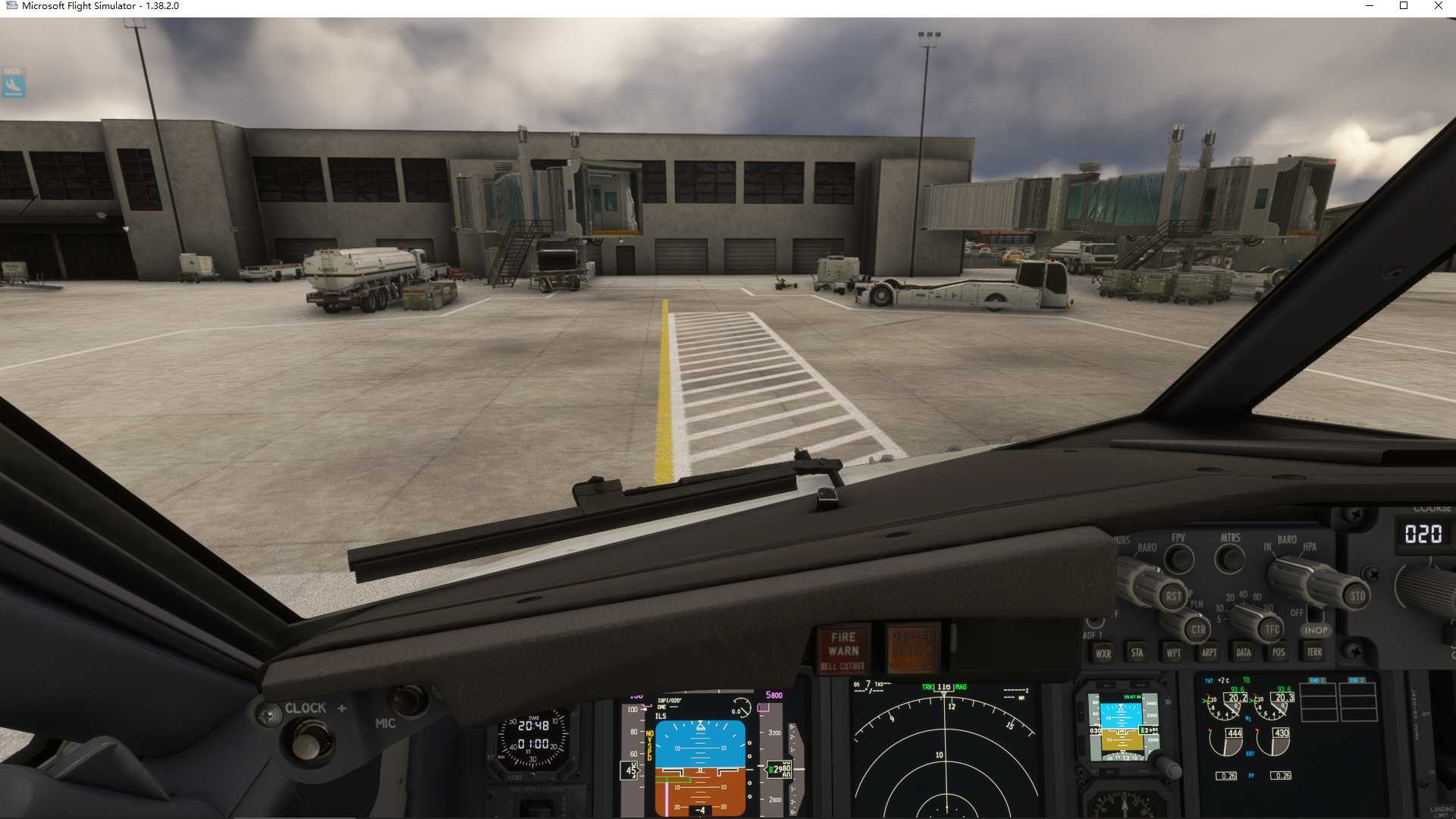The height and width of the screenshot is (819, 1456).
Task: Click the CTR map center knob
Action: 1197,629
